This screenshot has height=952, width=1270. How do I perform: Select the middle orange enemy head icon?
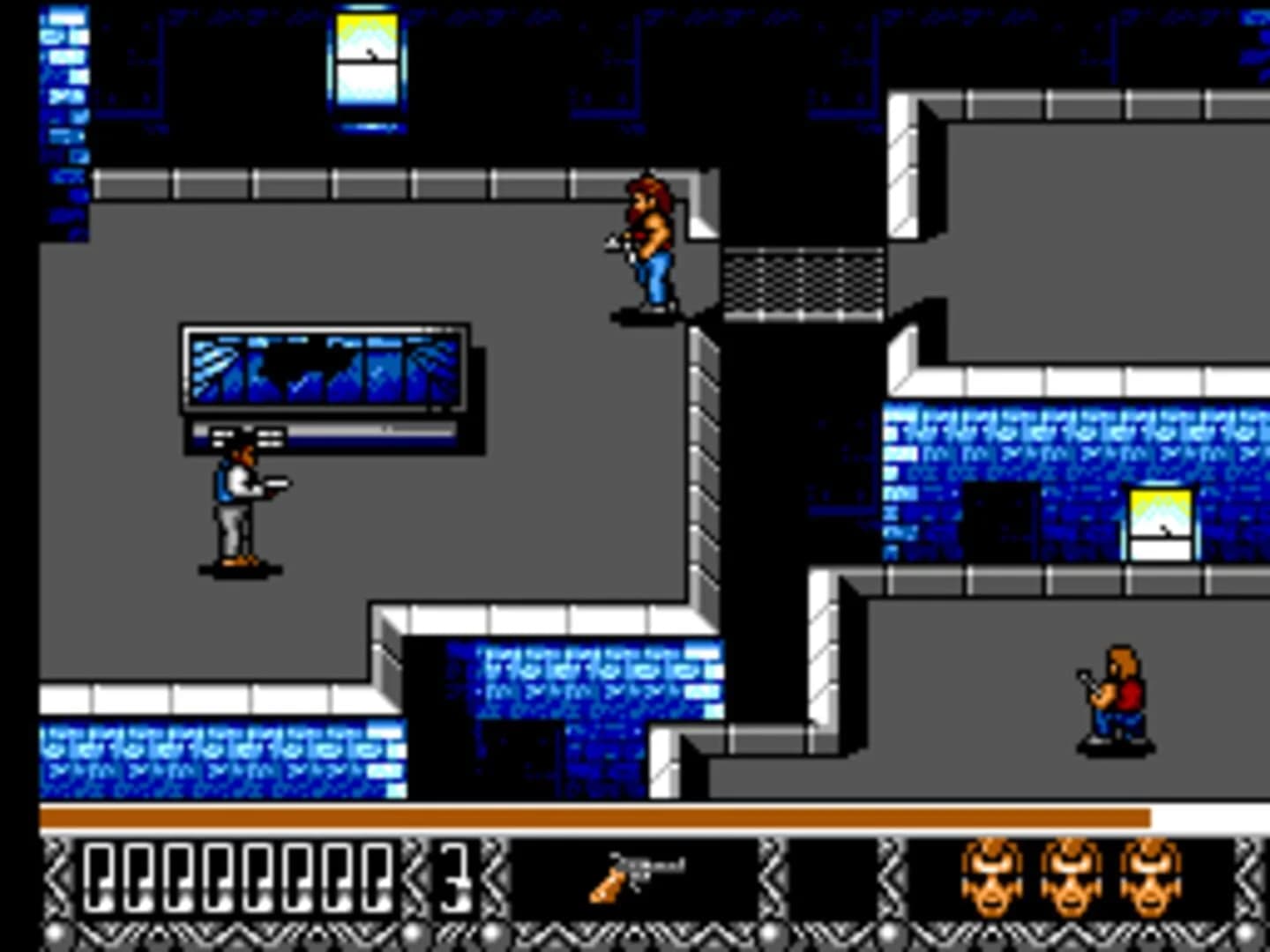click(1072, 879)
